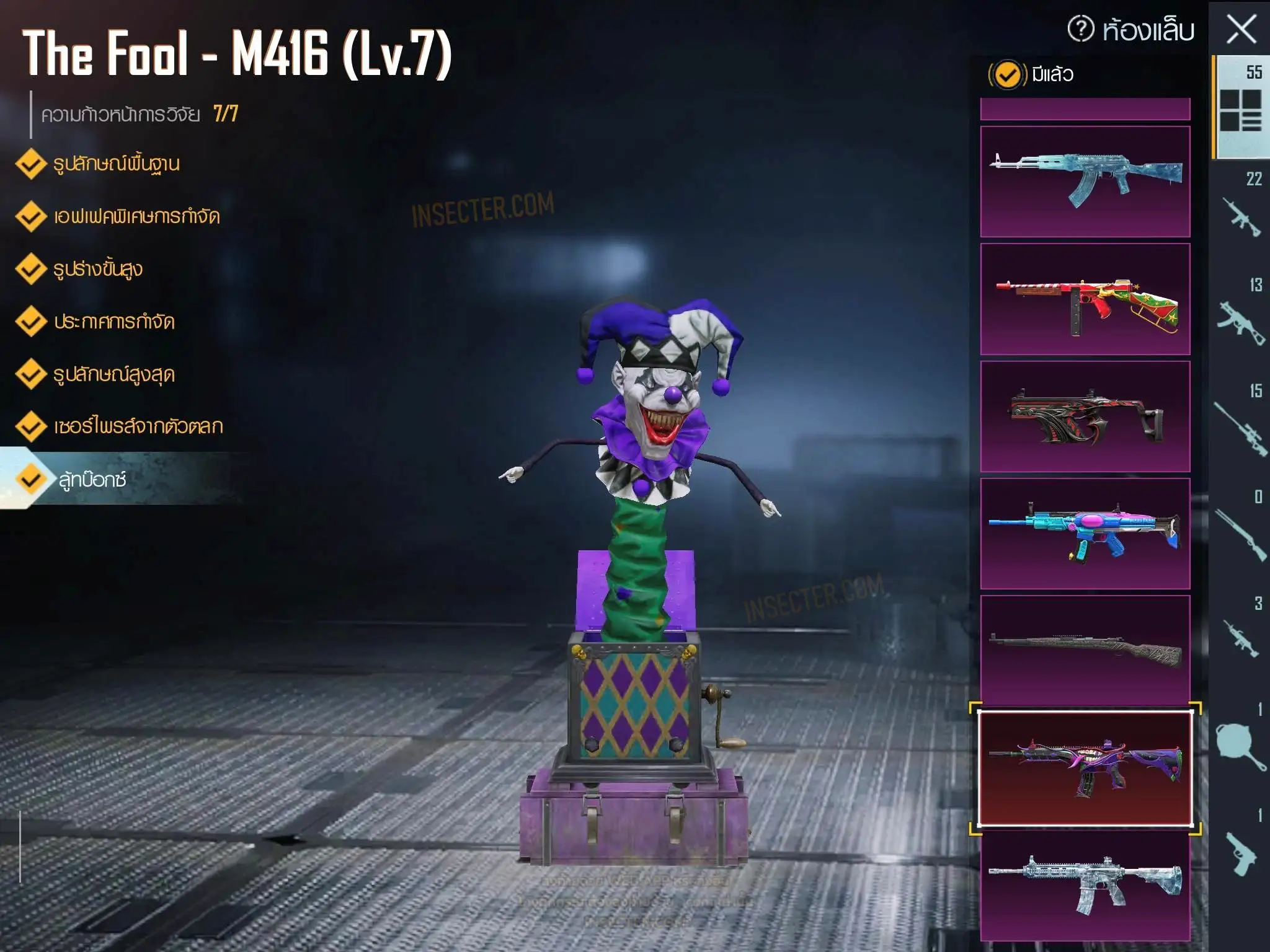
Task: Select the icy blue AKM skin thumbnail
Action: [x=1085, y=181]
